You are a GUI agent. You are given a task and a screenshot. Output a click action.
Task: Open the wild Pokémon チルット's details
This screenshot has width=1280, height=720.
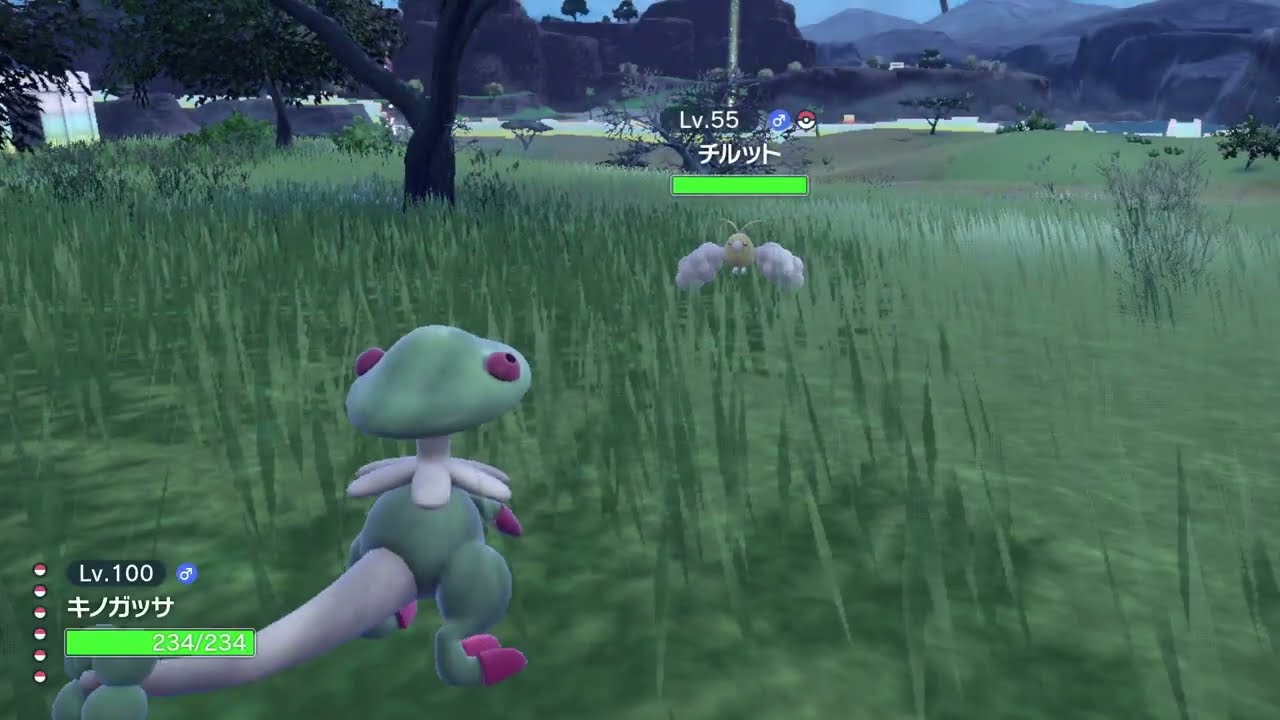pos(738,152)
